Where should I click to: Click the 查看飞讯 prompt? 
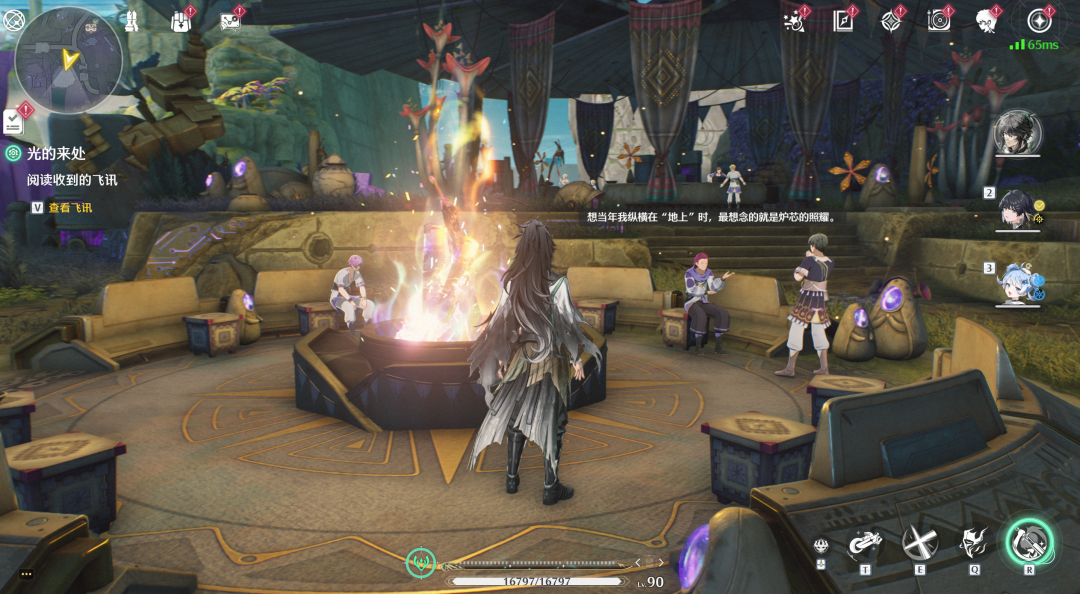click(69, 207)
